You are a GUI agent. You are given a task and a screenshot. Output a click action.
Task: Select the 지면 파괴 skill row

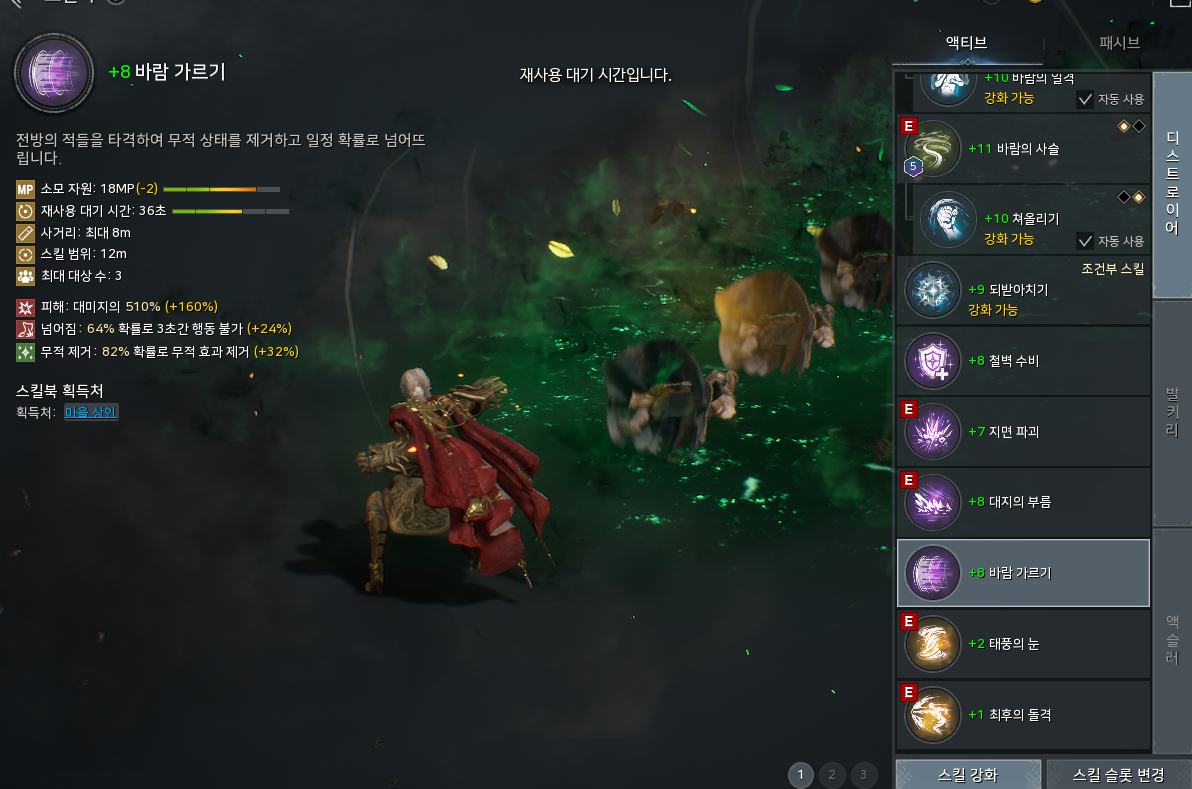(1023, 431)
